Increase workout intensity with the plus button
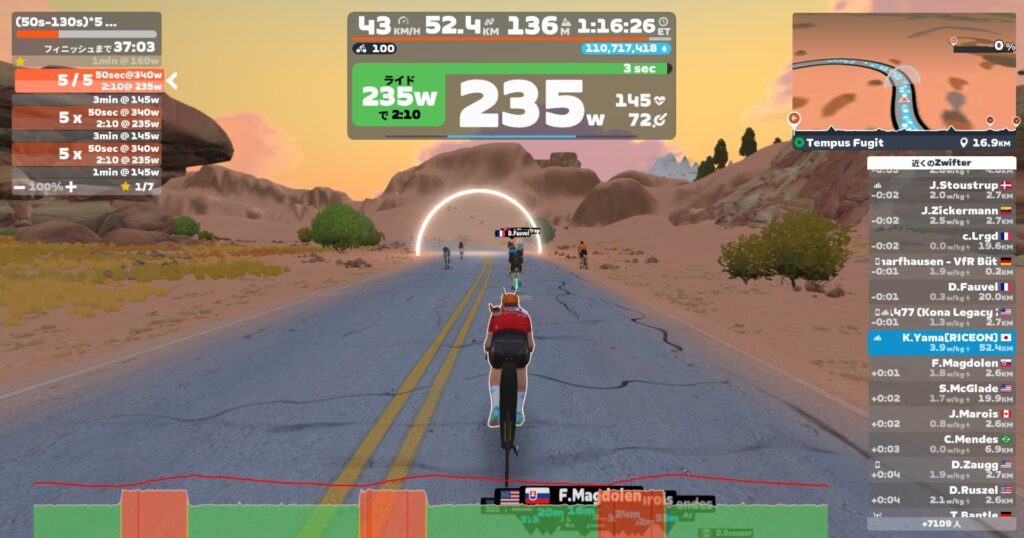 tap(71, 187)
